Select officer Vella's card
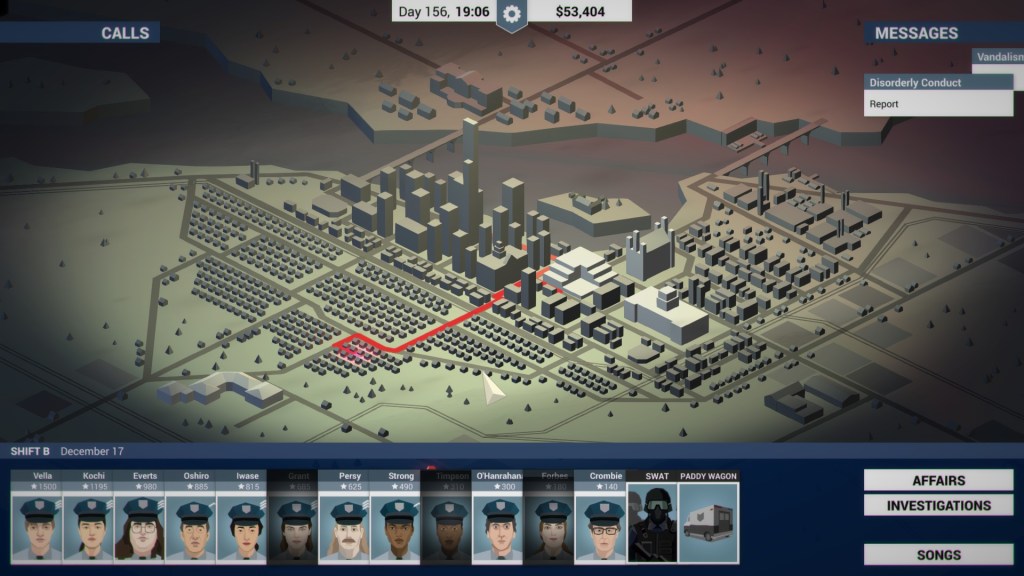 coord(37,520)
